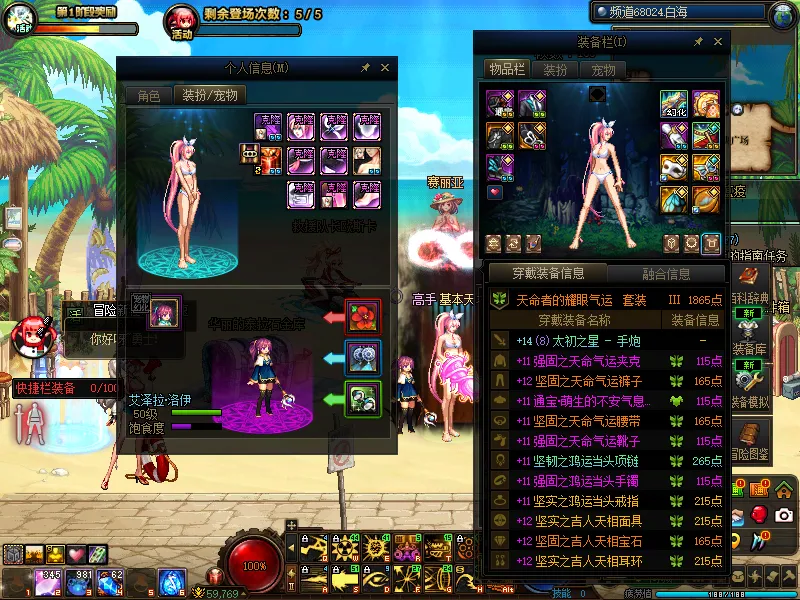This screenshot has width=800, height=600.
Task: Click the red flower pet equipment slot
Action: click(362, 316)
